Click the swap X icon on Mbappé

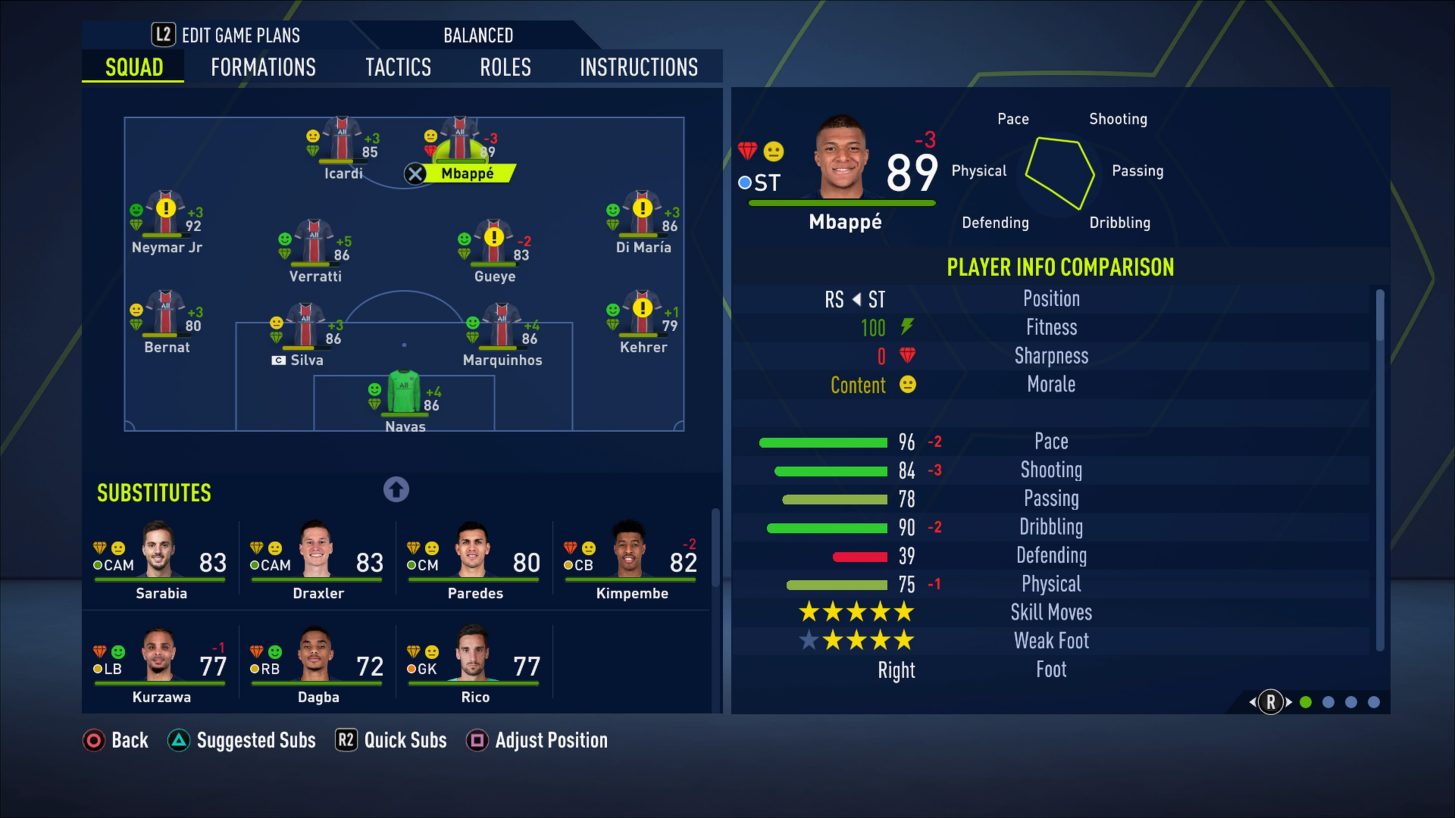[x=415, y=173]
